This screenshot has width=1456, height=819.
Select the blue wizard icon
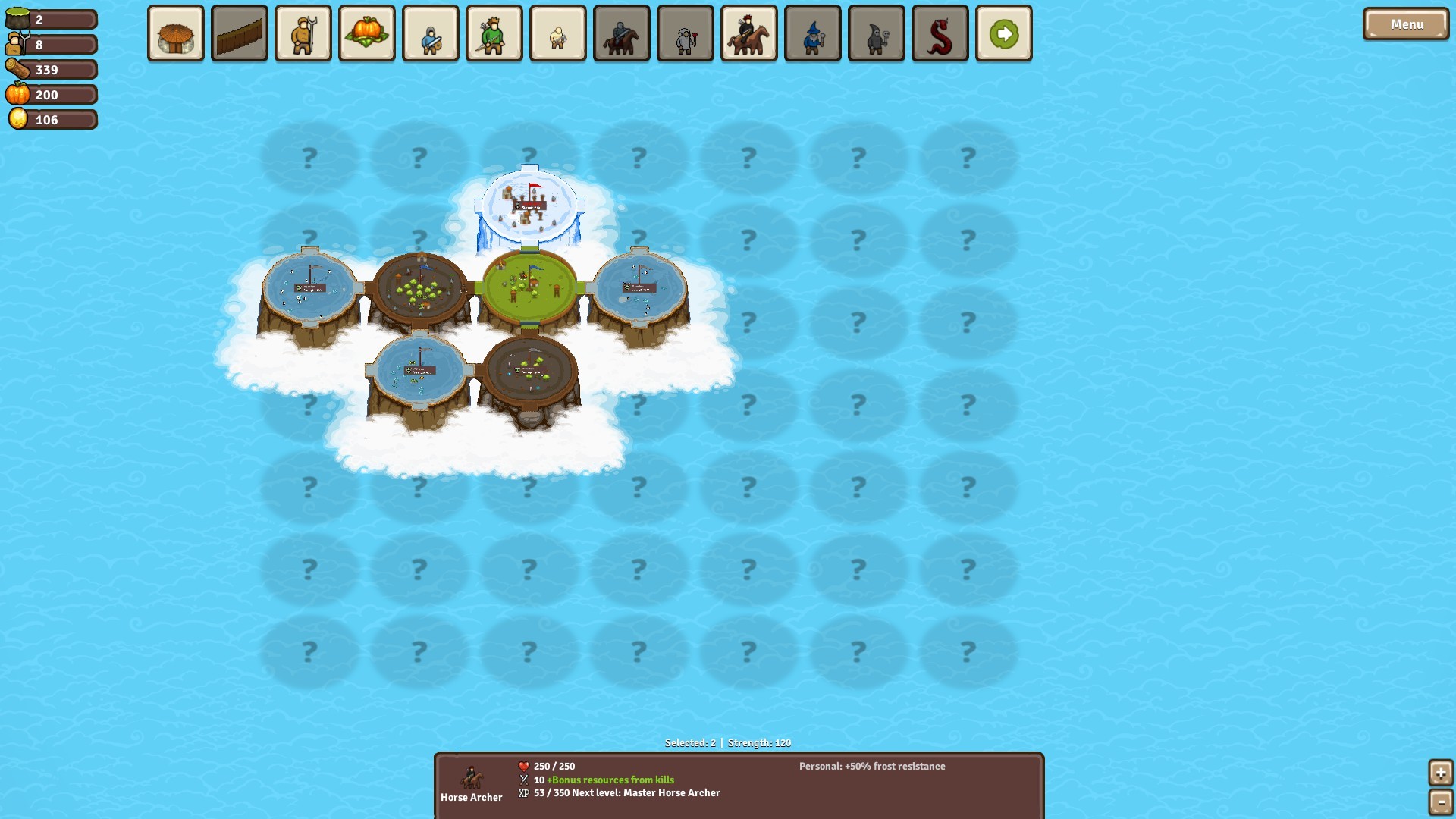[812, 33]
